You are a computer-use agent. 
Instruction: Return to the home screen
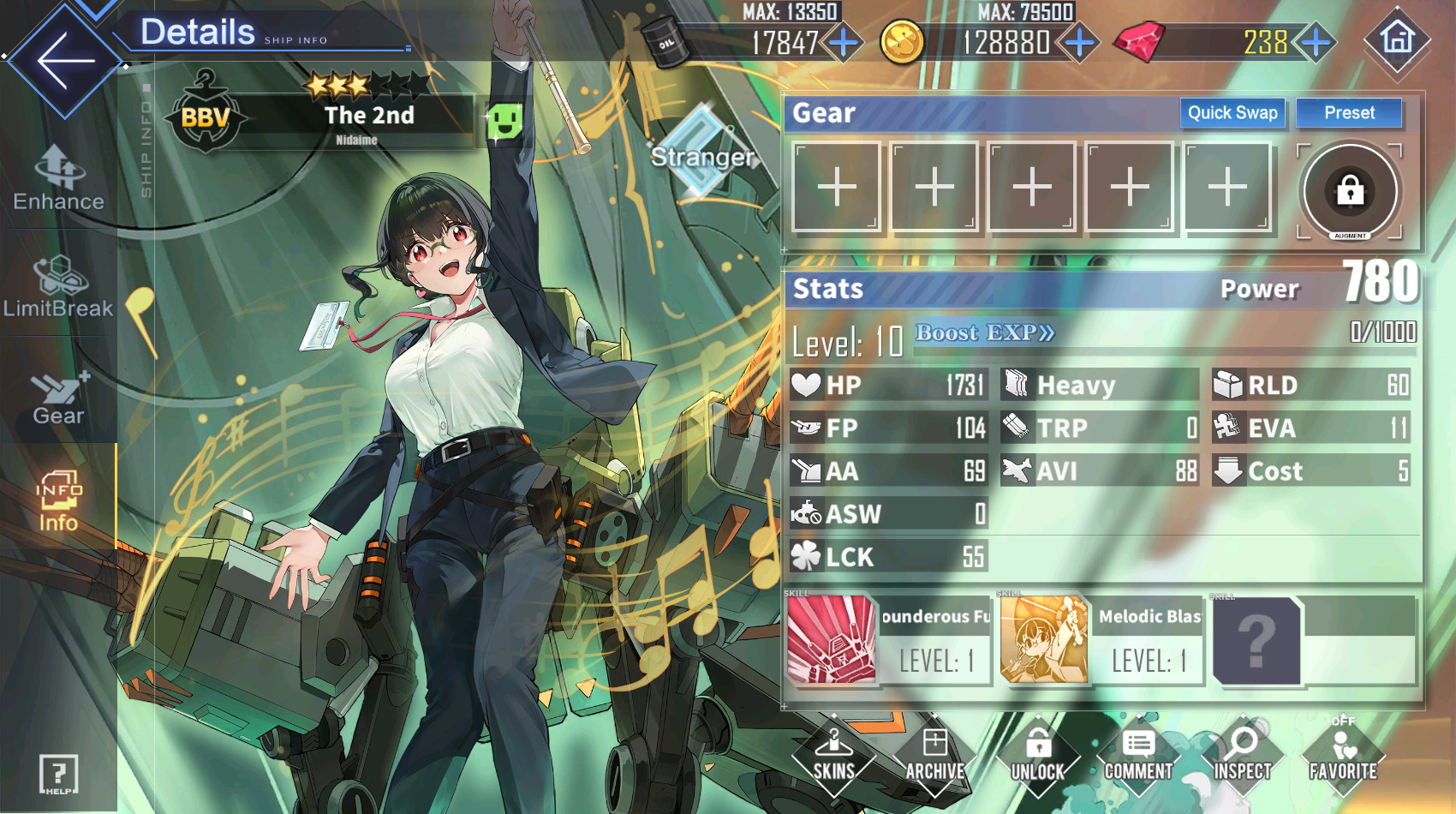pyautogui.click(x=1397, y=39)
